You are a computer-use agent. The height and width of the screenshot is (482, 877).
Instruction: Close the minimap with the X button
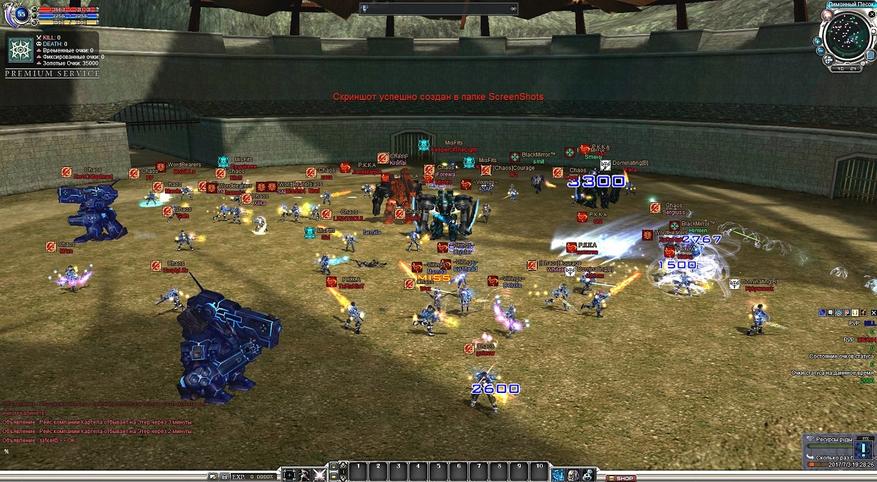[870, 12]
